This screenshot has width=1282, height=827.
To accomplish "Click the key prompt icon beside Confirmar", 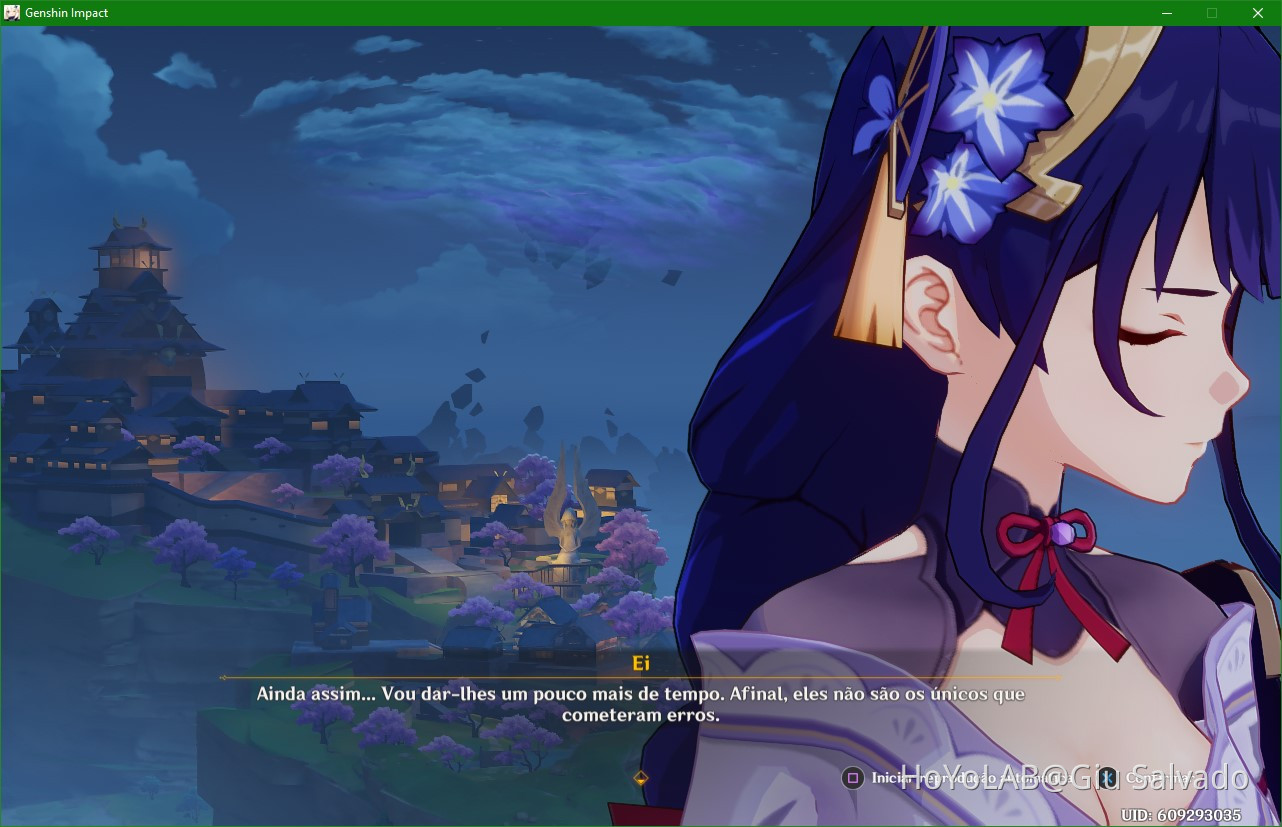I will click(1108, 778).
